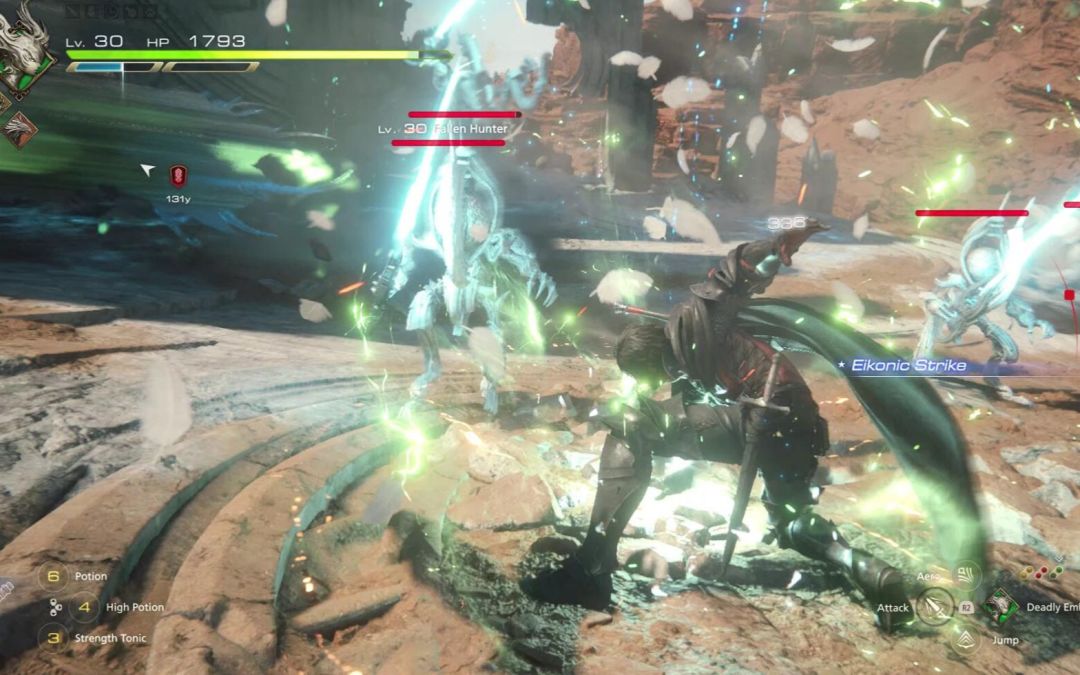Screen dimensions: 1080x675
Task: Activate the Aero magic icon
Action: pyautogui.click(x=966, y=574)
